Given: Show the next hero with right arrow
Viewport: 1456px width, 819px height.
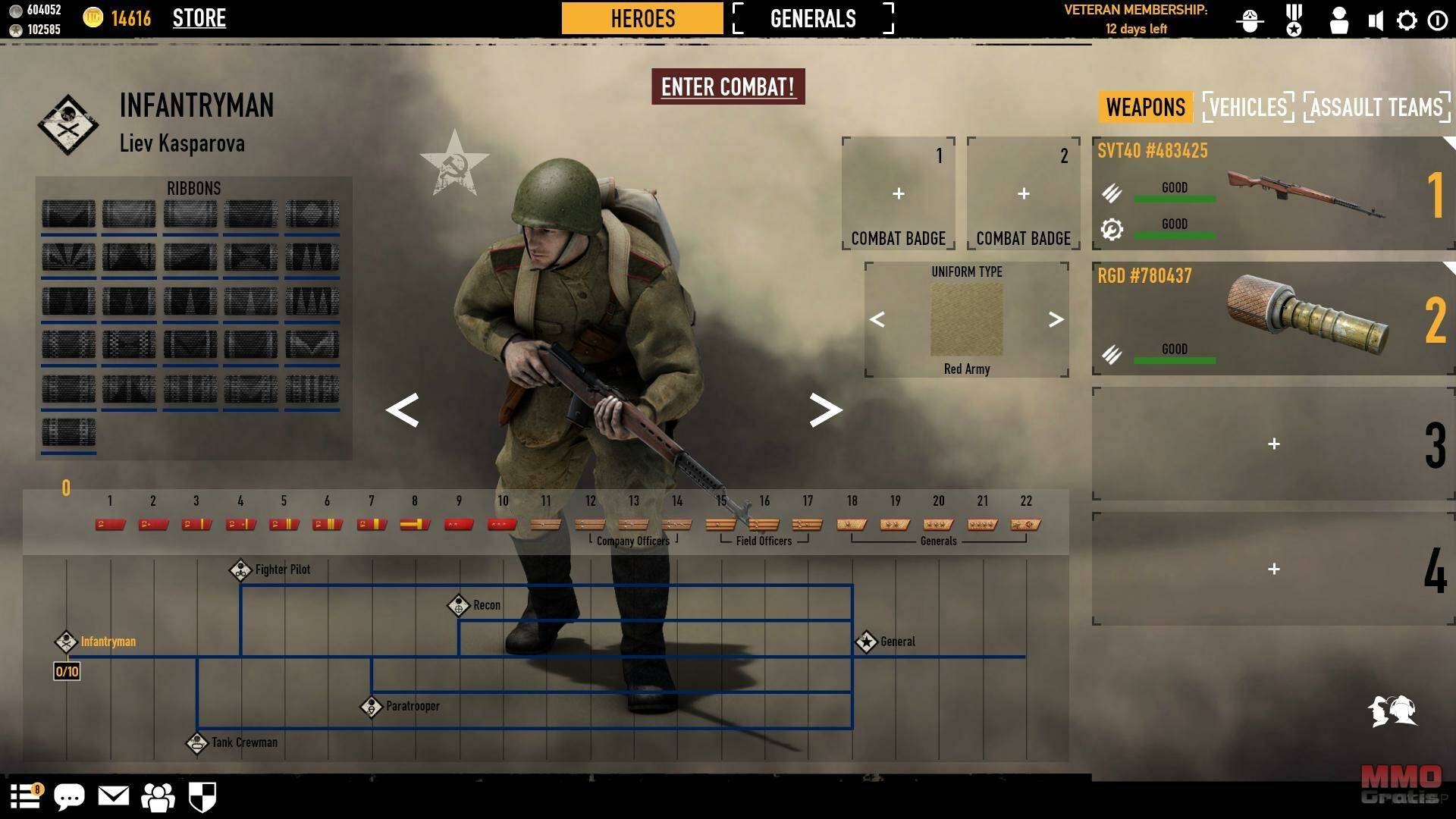Looking at the screenshot, I should point(825,410).
